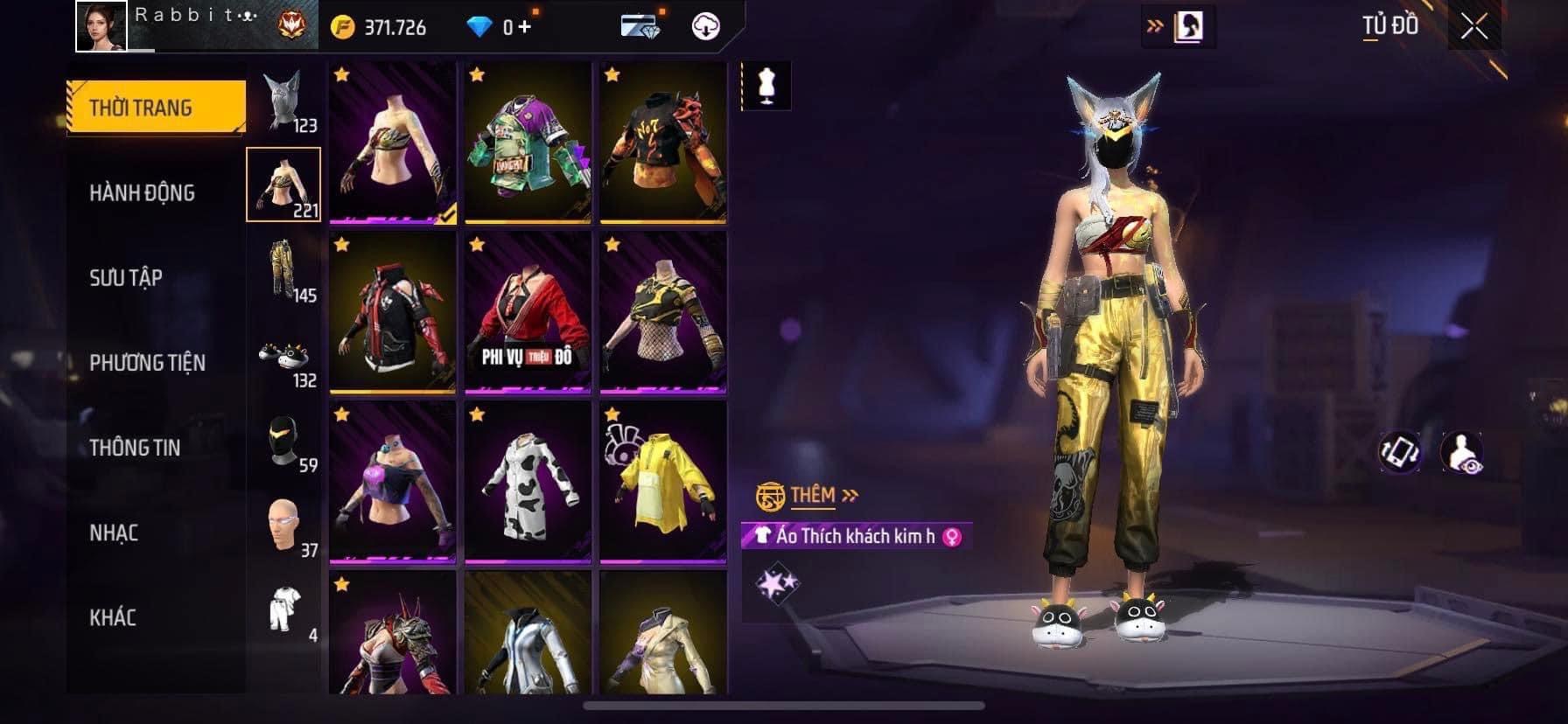Add diamonds with the plus button
This screenshot has height=724, width=1568.
coord(524,27)
